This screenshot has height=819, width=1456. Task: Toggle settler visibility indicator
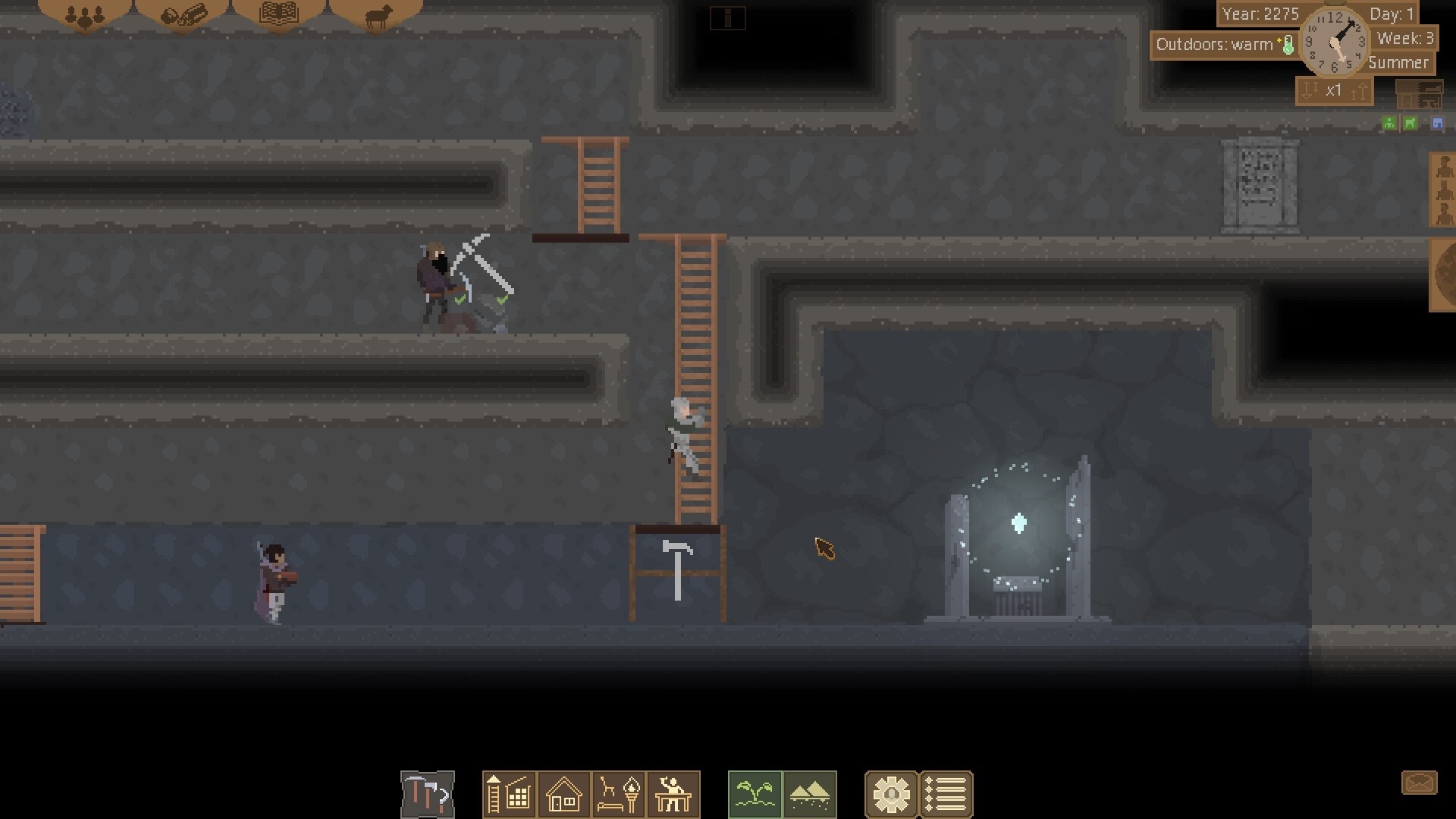[1389, 123]
